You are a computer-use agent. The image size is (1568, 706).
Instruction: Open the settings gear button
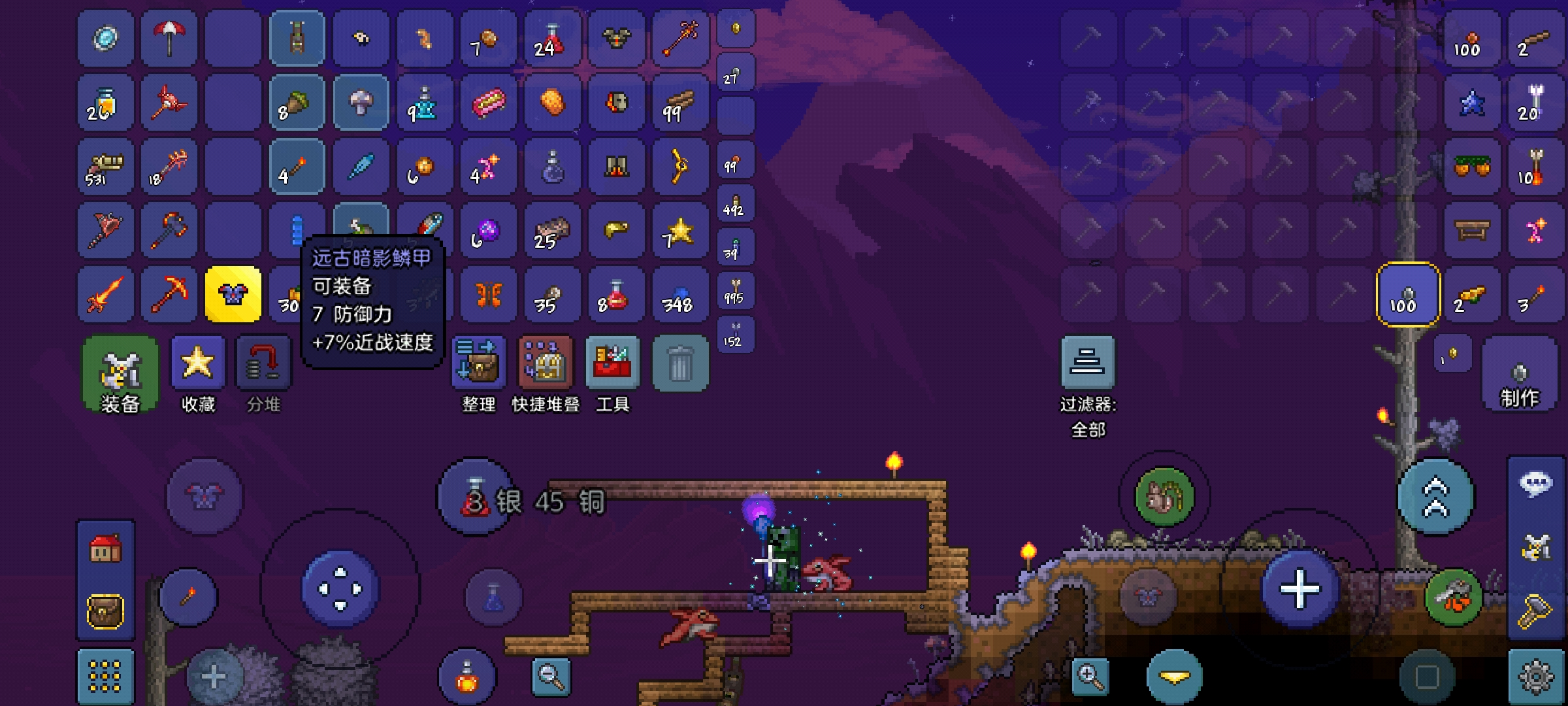[x=1536, y=677]
